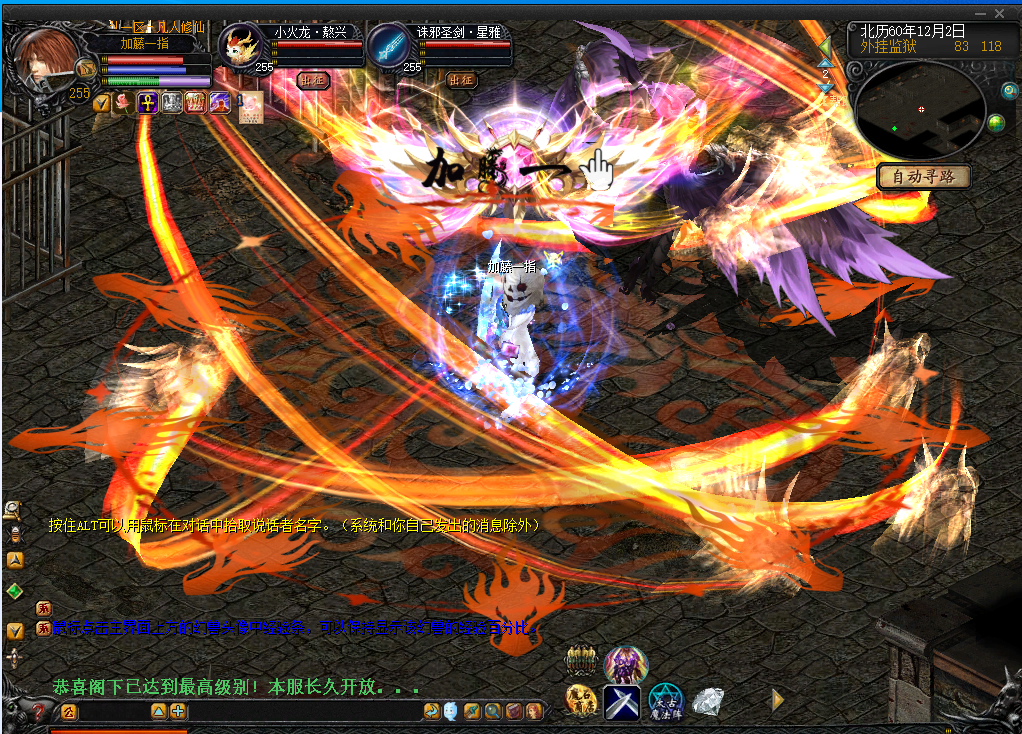Select the golden ankh buff icon
The width and height of the screenshot is (1022, 734).
coord(147,102)
